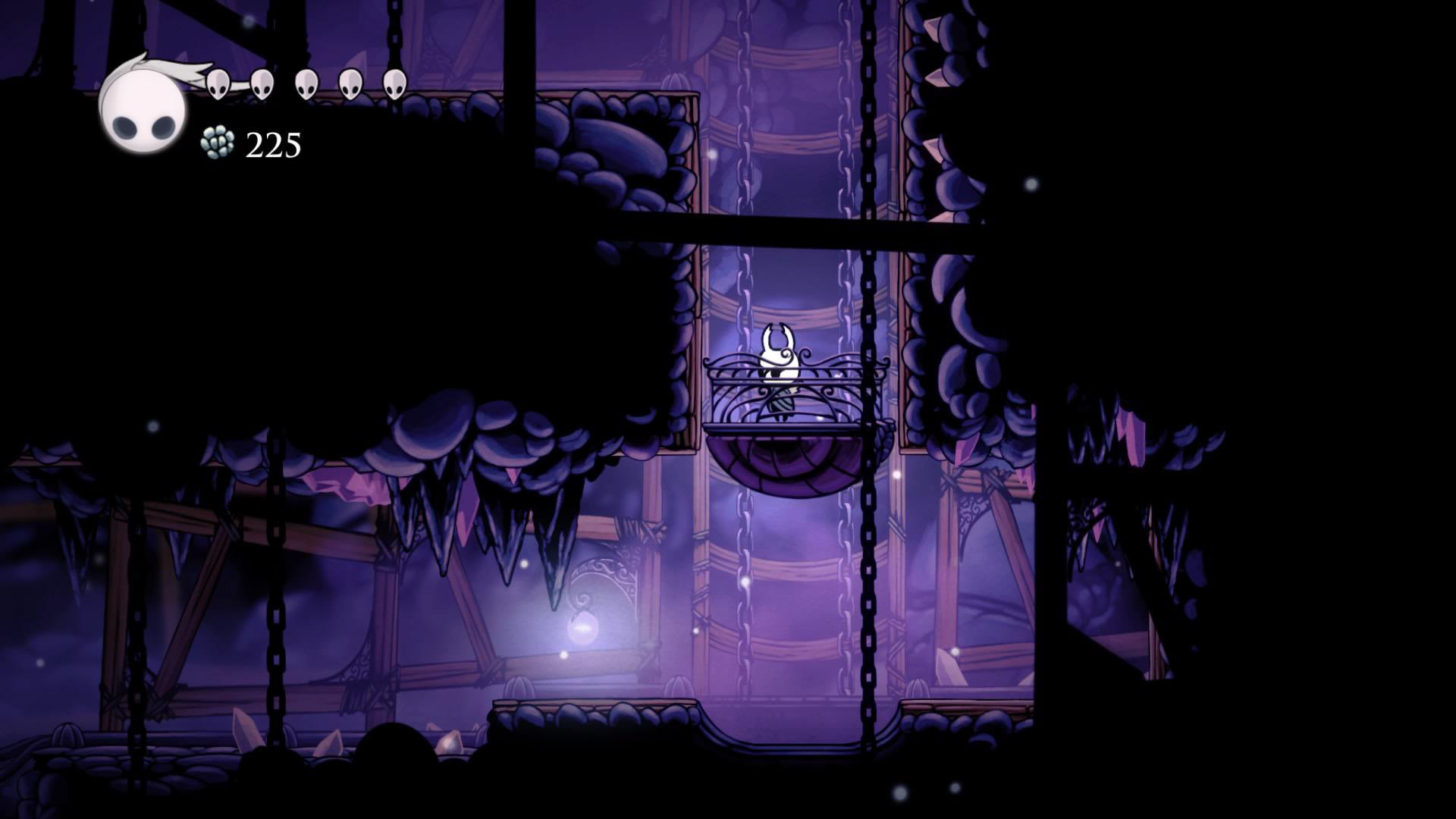1456x819 pixels.
Task: Click the Geo currency icon
Action: [218, 143]
